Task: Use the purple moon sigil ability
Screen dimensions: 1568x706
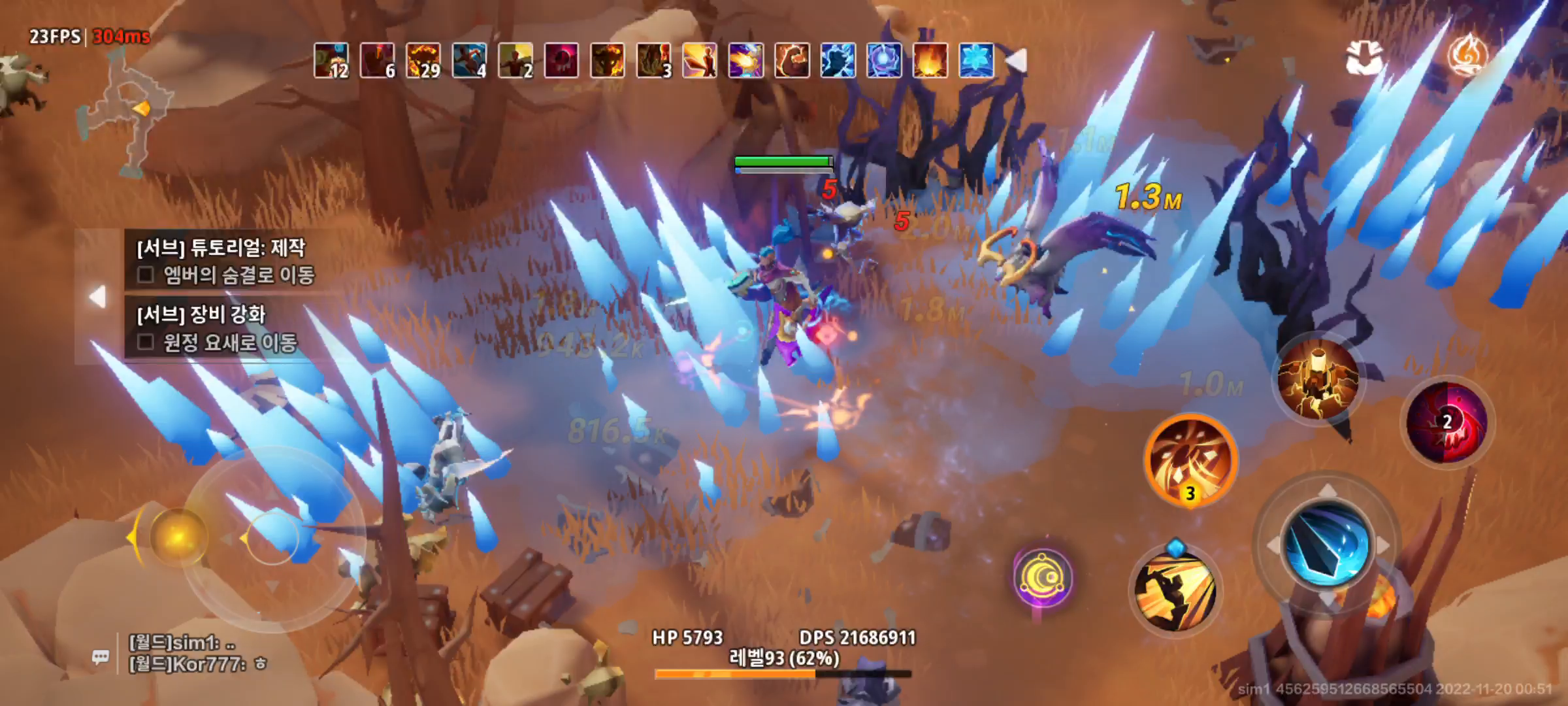Action: point(1043,577)
